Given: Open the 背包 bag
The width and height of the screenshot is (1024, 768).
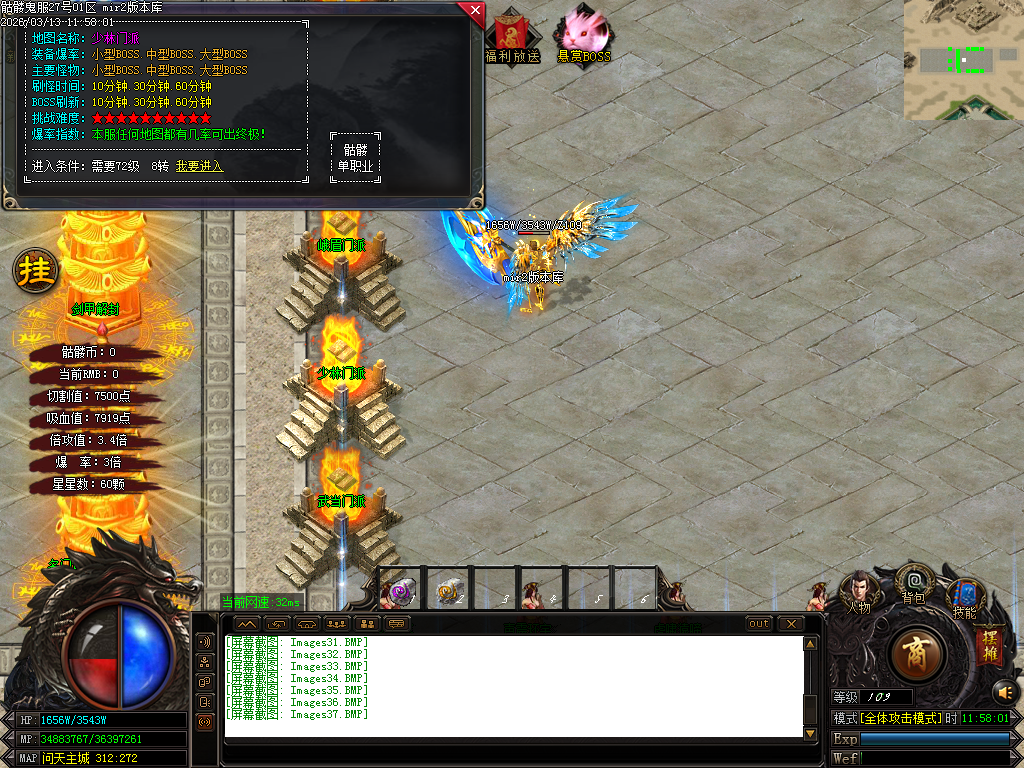Looking at the screenshot, I should pos(914,582).
